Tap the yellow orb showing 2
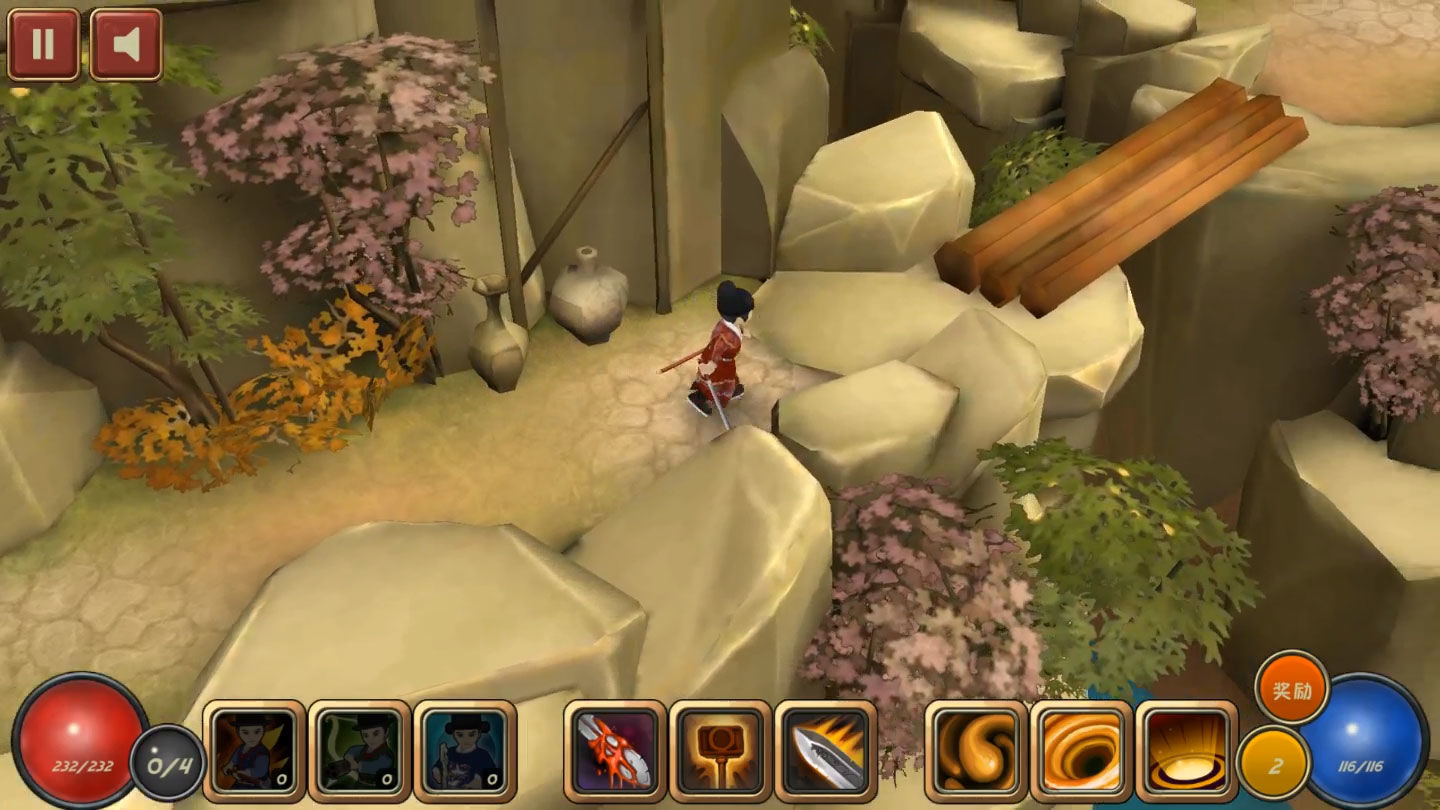The width and height of the screenshot is (1440, 810). pos(1273,764)
